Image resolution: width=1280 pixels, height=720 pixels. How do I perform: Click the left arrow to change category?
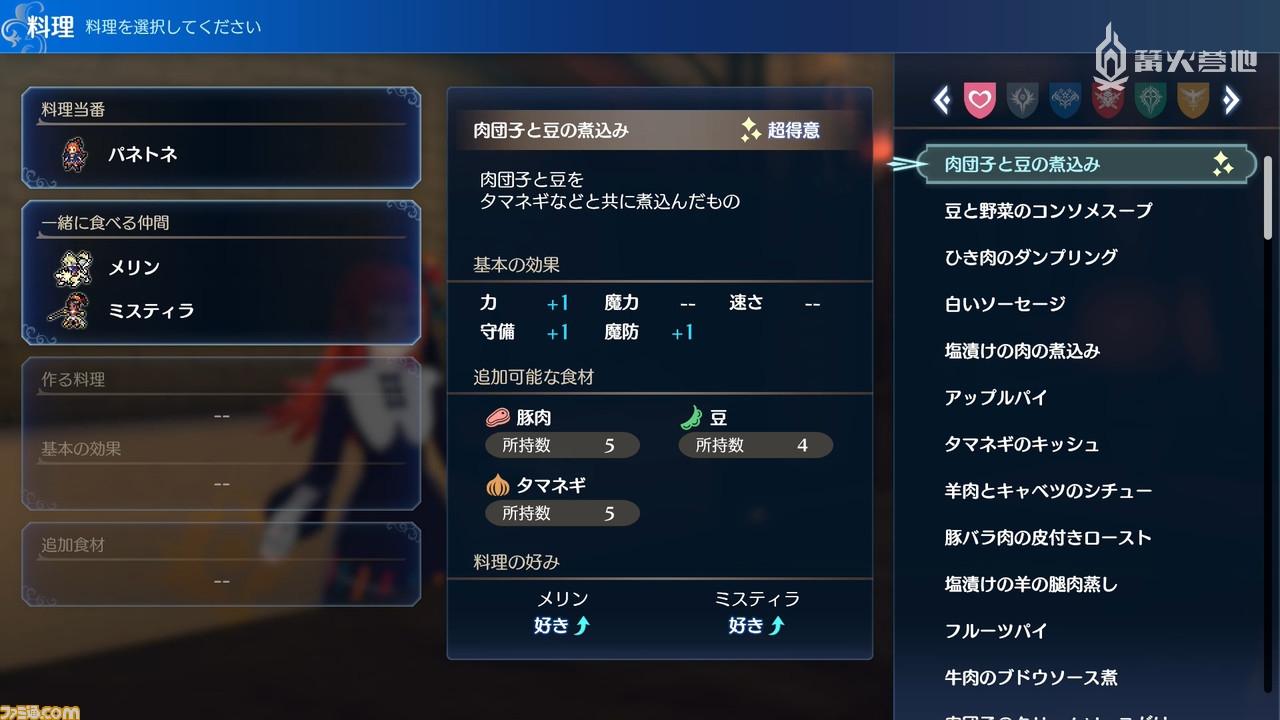click(941, 99)
